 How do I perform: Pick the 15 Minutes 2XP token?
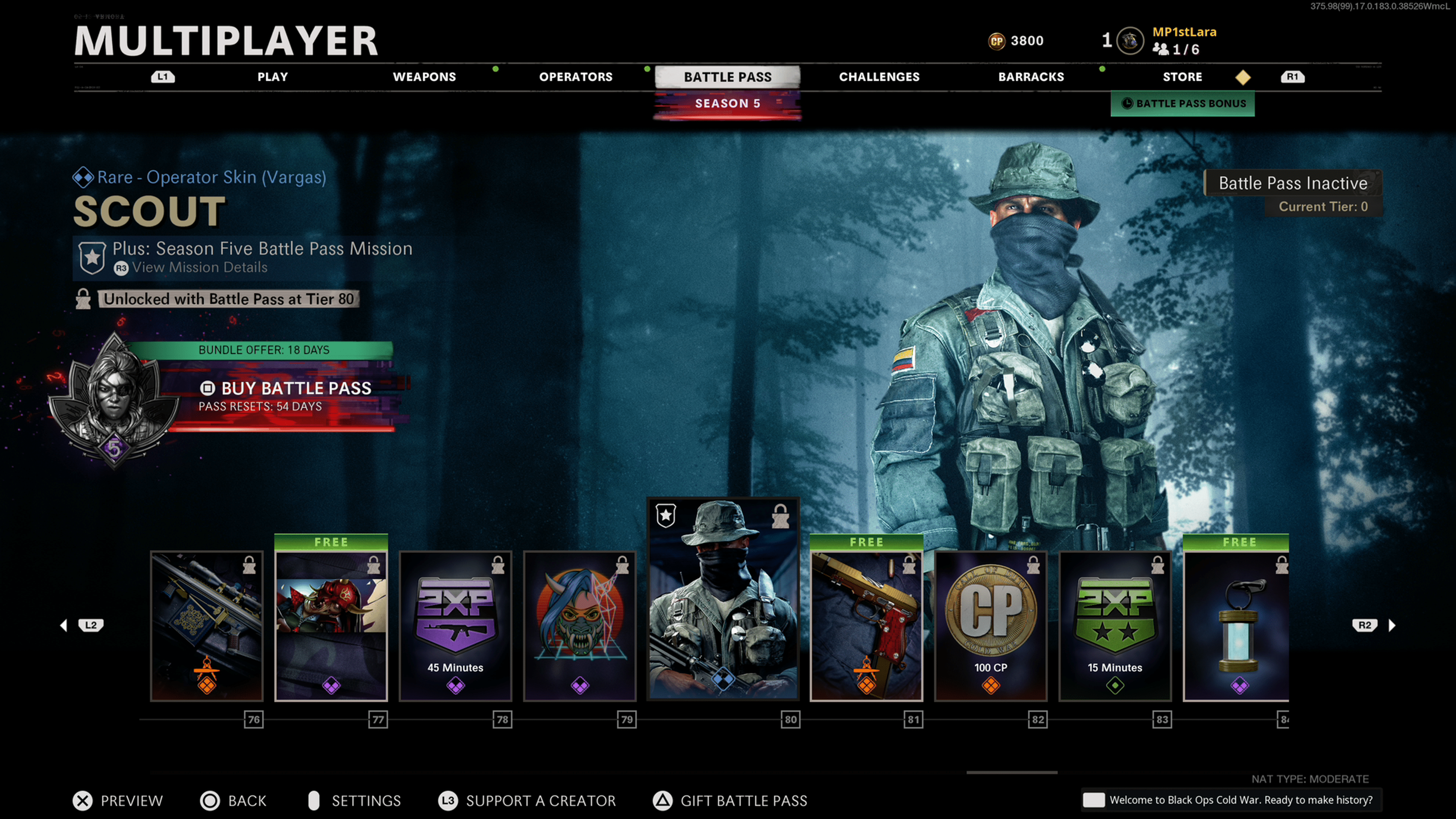[1115, 626]
